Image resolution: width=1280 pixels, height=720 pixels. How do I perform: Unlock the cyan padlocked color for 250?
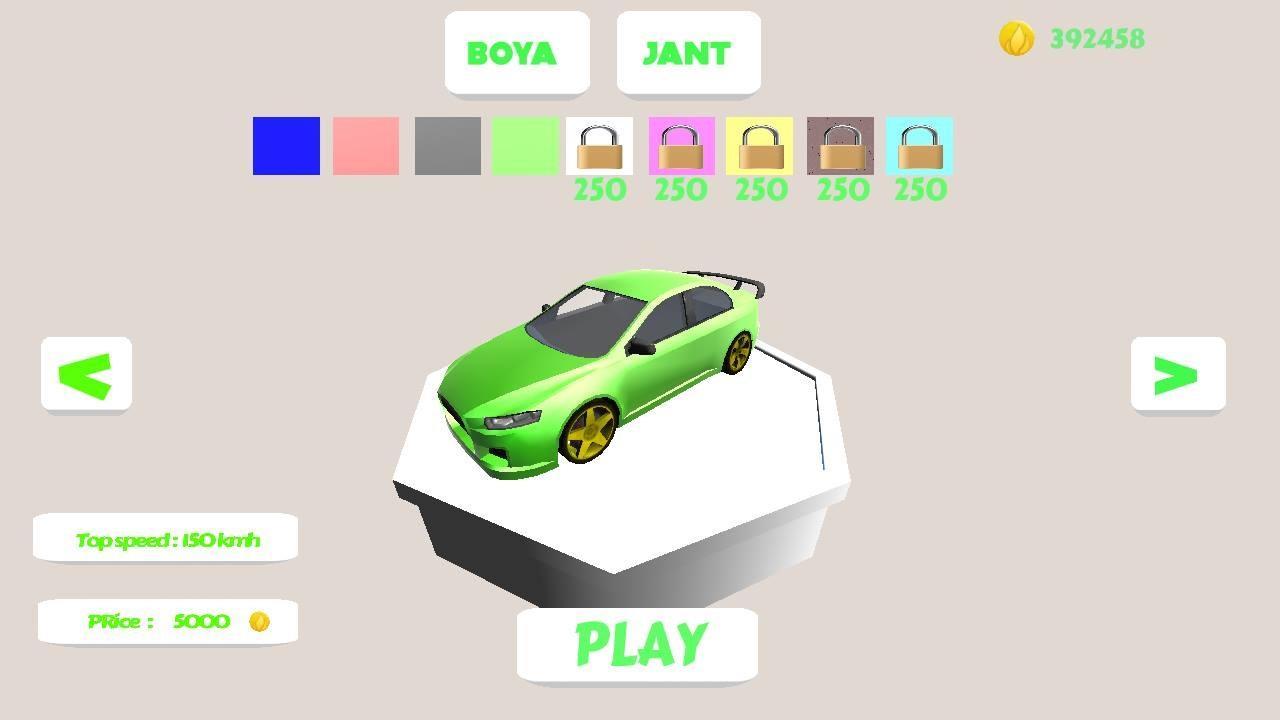pos(919,147)
